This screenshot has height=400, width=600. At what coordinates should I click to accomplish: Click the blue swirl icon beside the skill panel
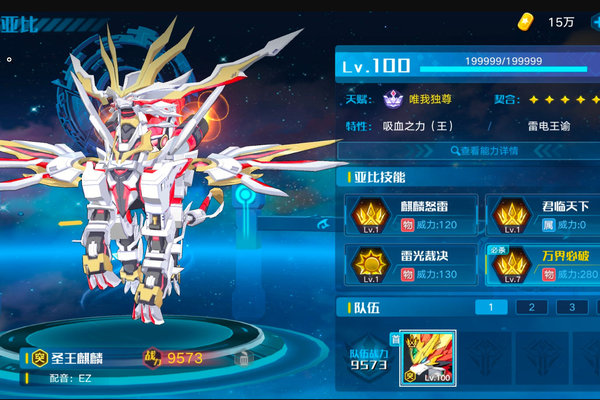click(324, 224)
